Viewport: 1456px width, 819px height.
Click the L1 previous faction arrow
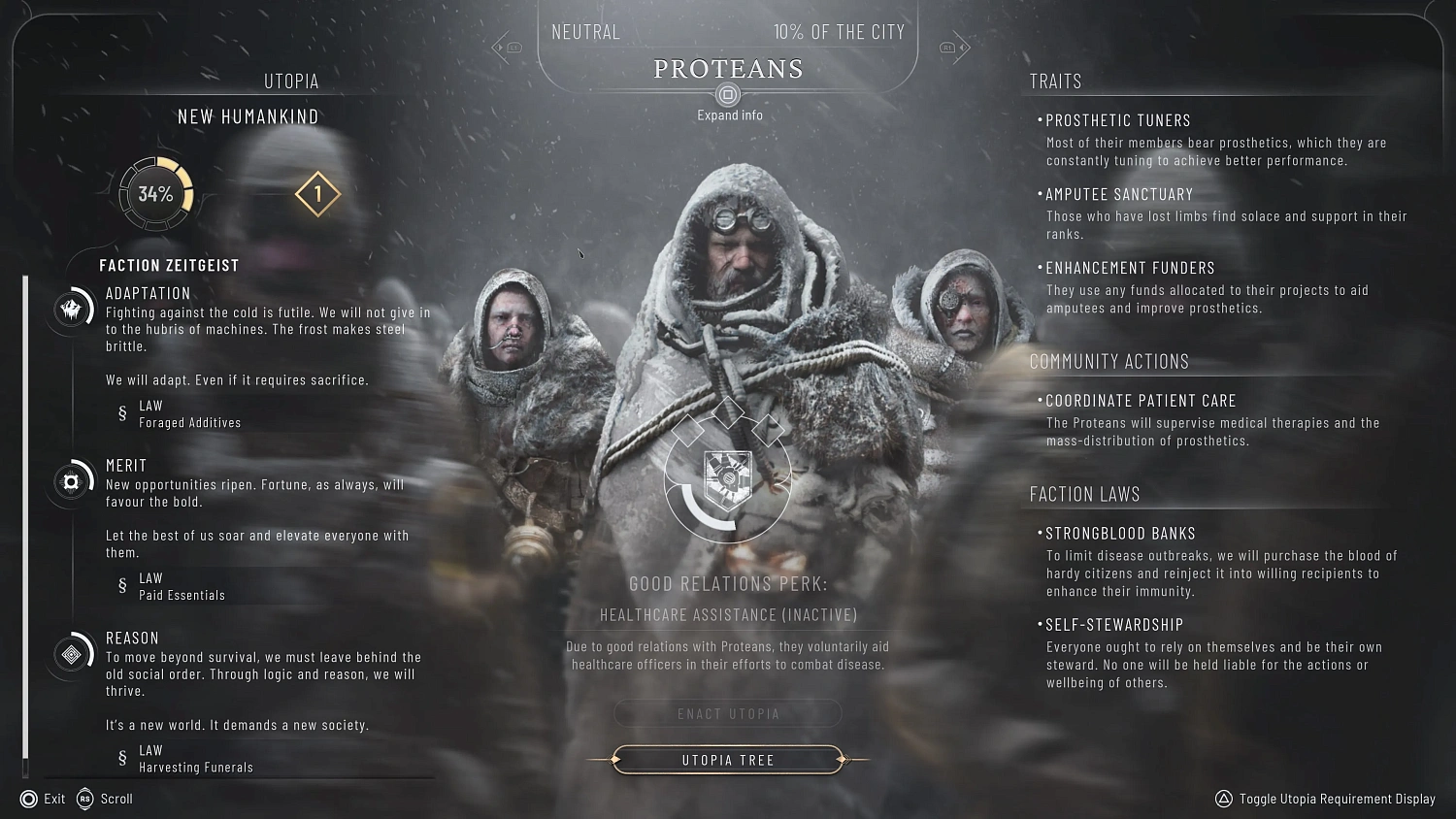click(508, 46)
